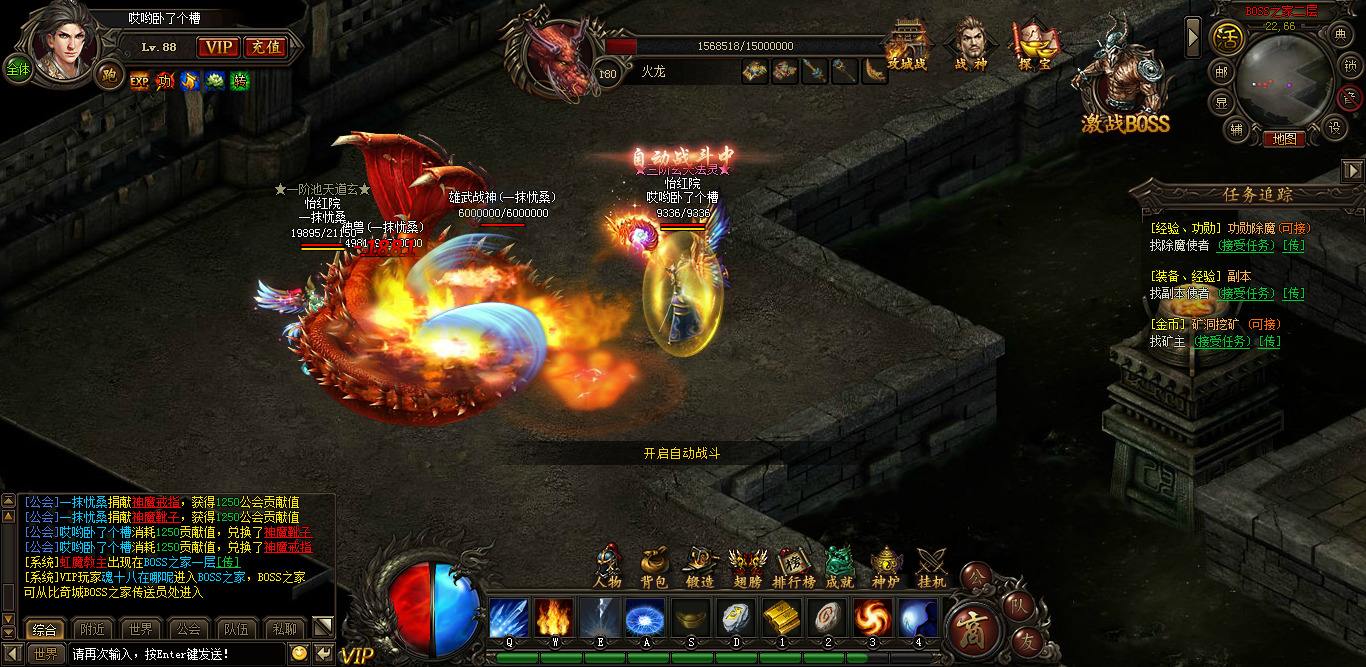
Task: Toggle the 跑 run mode button
Action: coord(108,74)
